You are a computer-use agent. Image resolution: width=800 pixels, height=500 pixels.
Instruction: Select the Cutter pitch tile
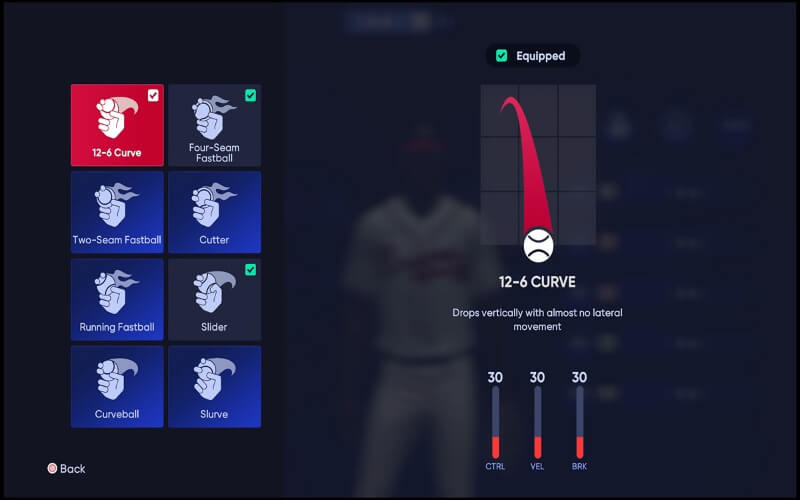click(214, 212)
